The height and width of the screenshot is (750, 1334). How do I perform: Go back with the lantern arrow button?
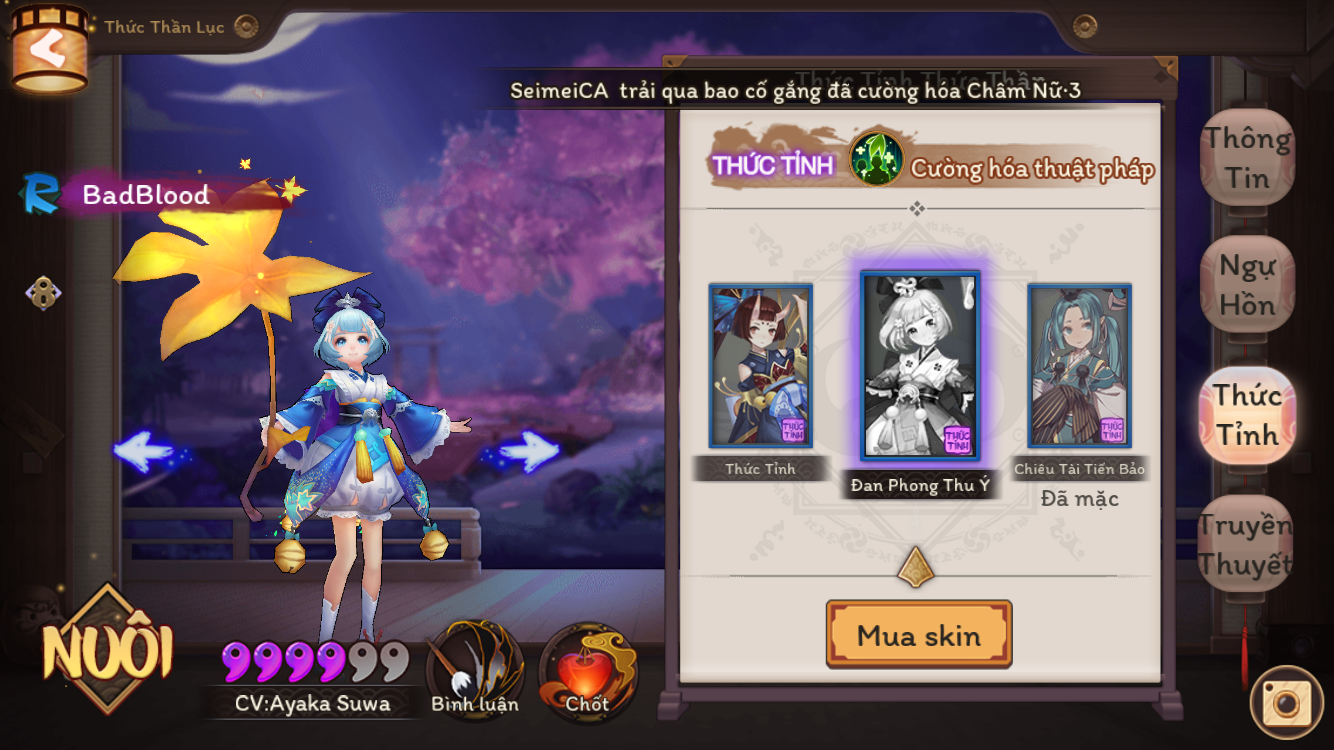click(x=48, y=50)
